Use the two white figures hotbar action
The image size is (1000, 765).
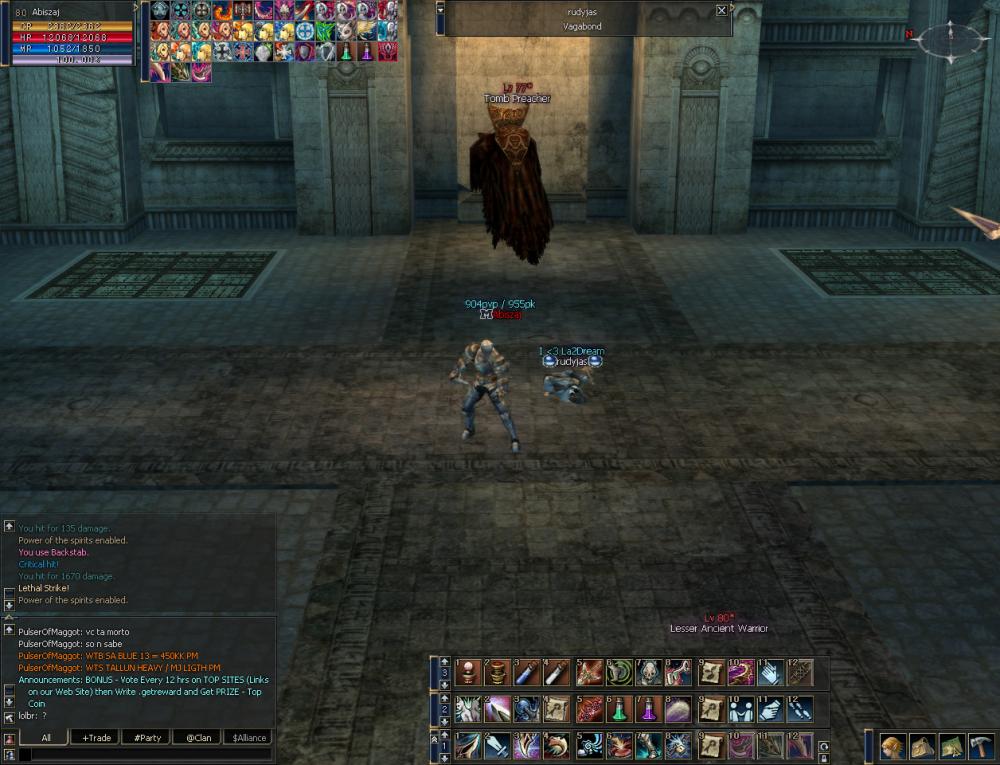pyautogui.click(x=740, y=709)
